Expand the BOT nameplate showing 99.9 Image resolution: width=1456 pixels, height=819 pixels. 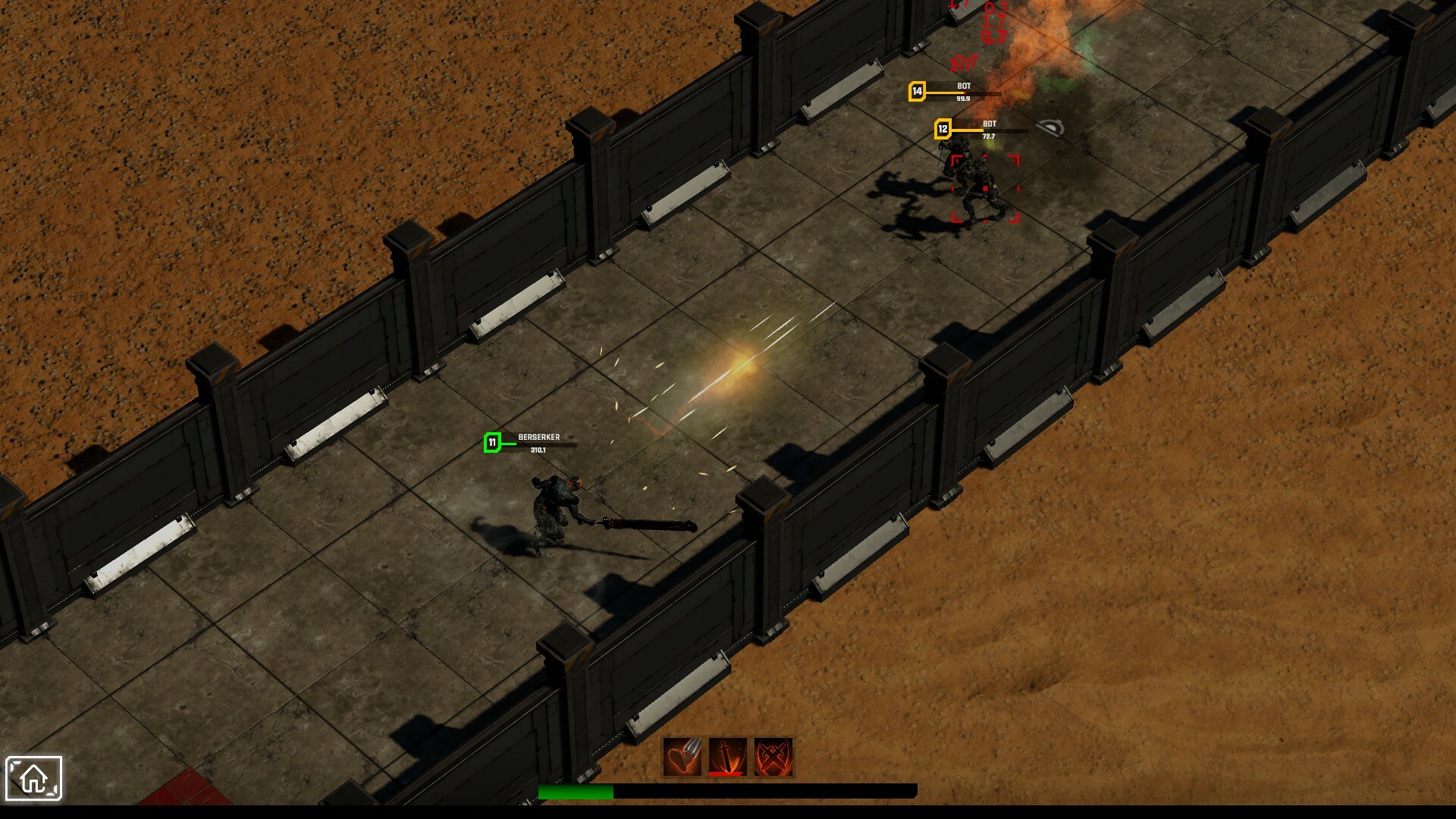point(964,99)
